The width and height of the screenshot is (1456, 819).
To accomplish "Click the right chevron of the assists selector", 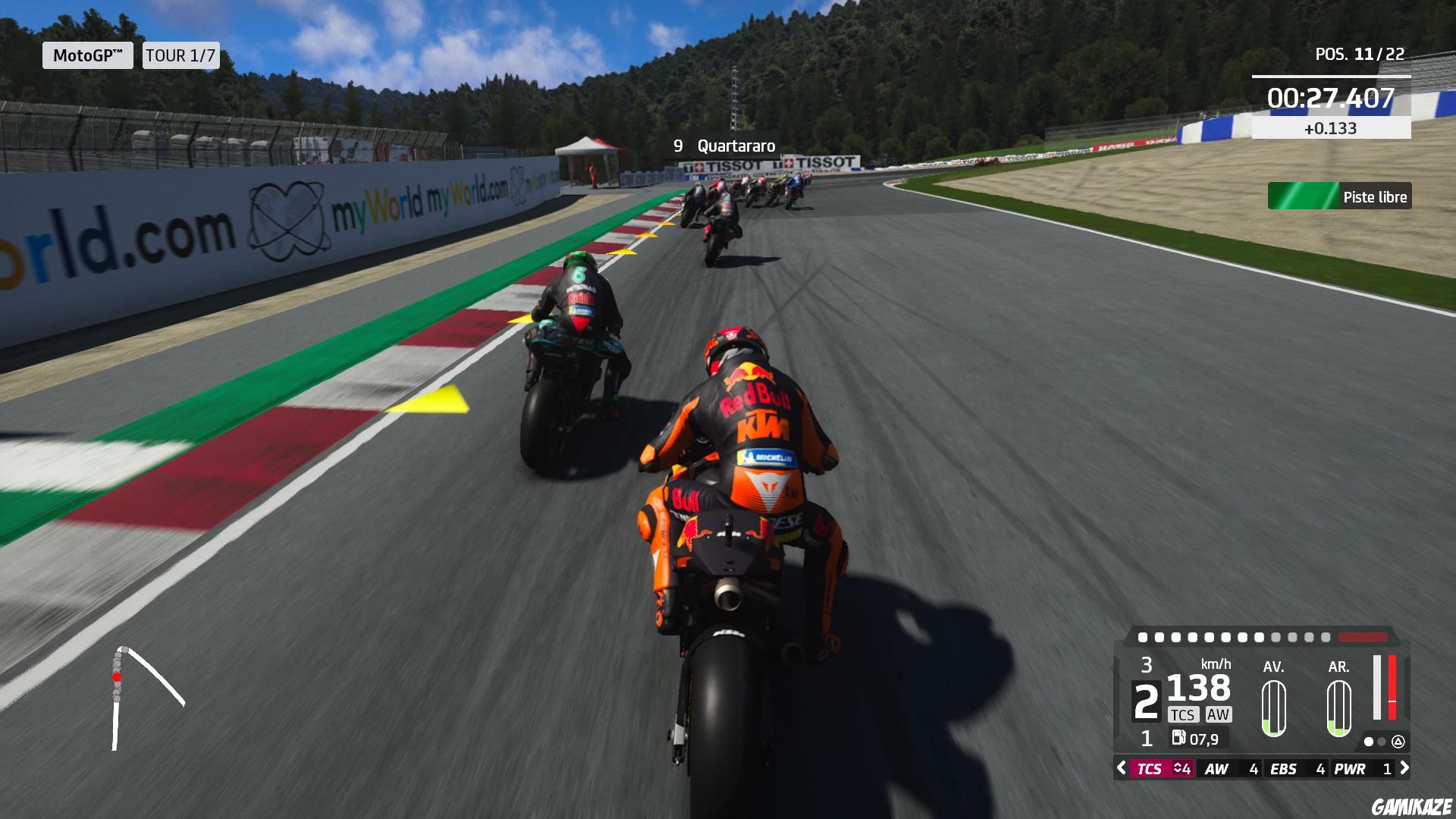I will 1404,769.
